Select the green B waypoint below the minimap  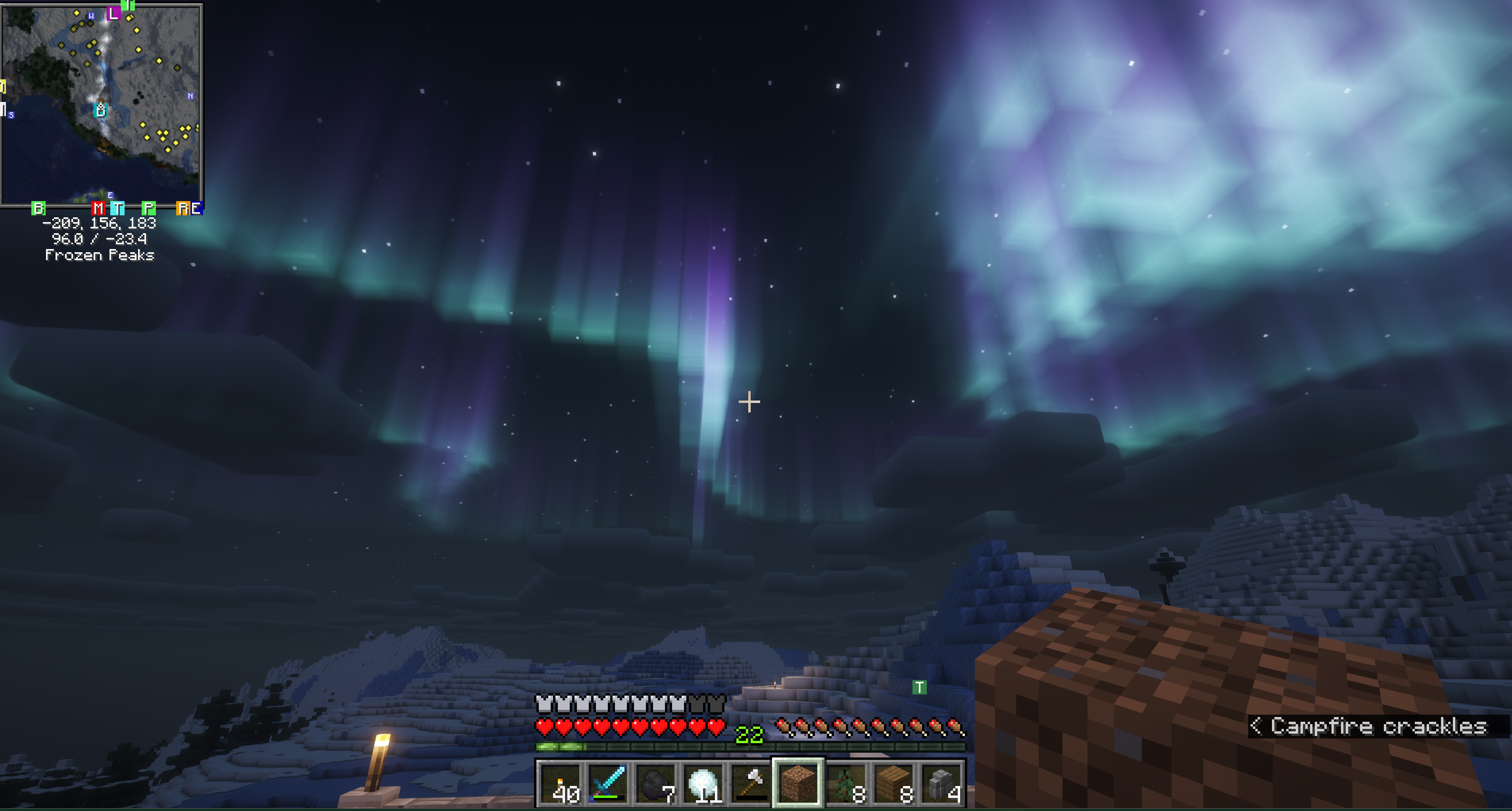click(38, 208)
